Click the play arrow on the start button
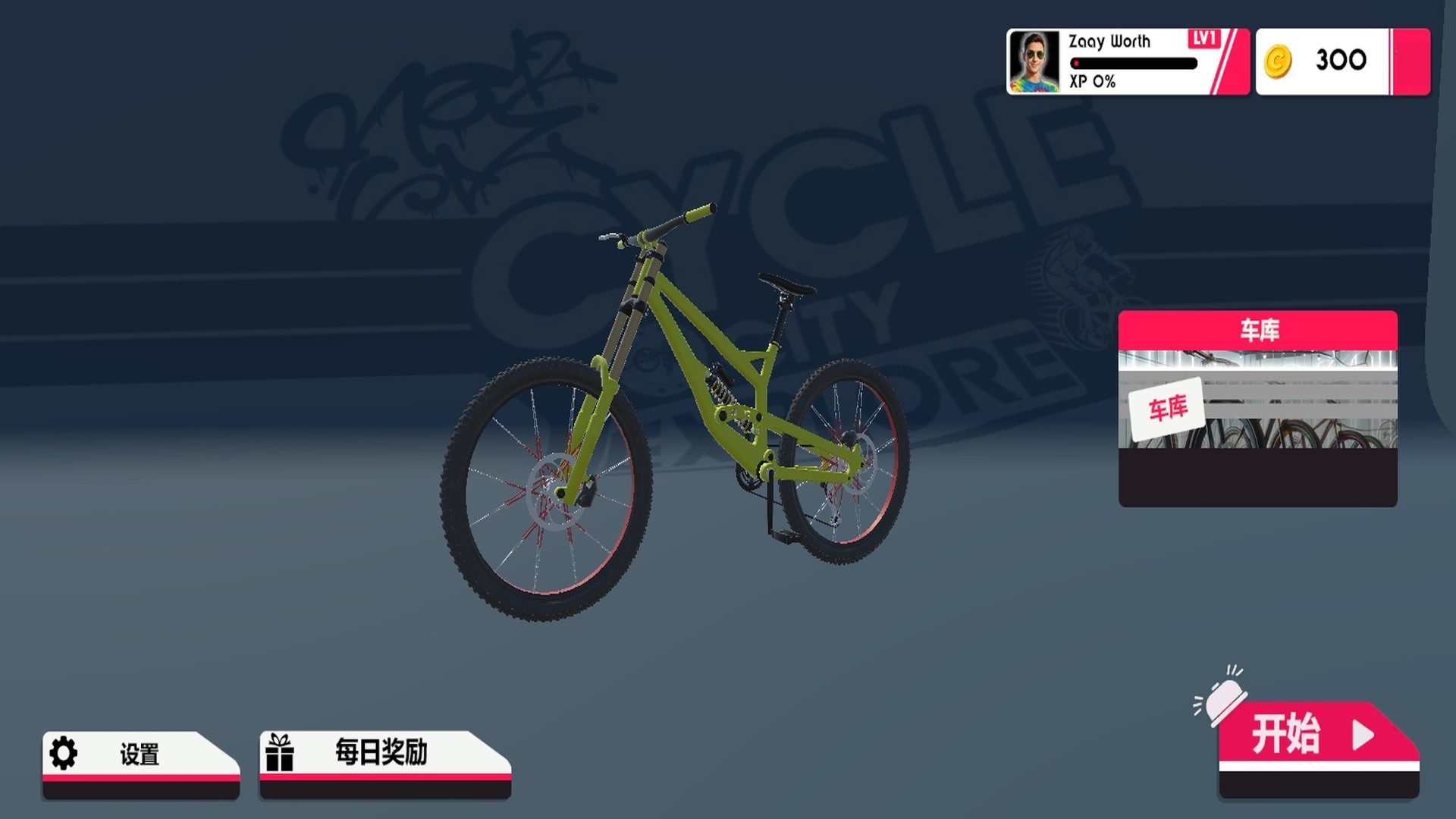 [1363, 735]
